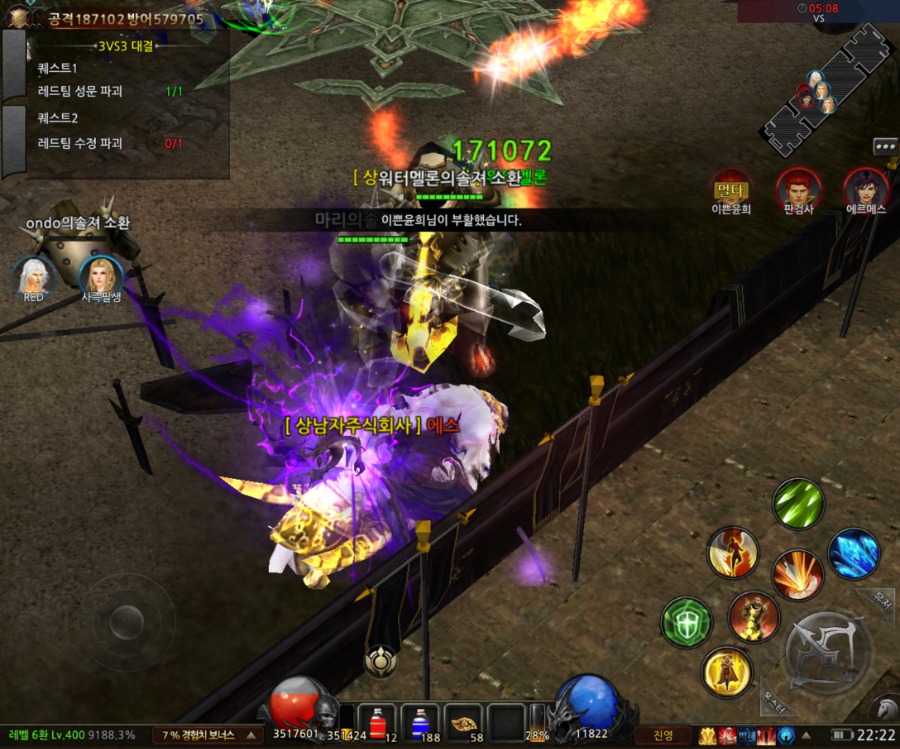Select enemy player 에르메스 portrait

coord(865,188)
